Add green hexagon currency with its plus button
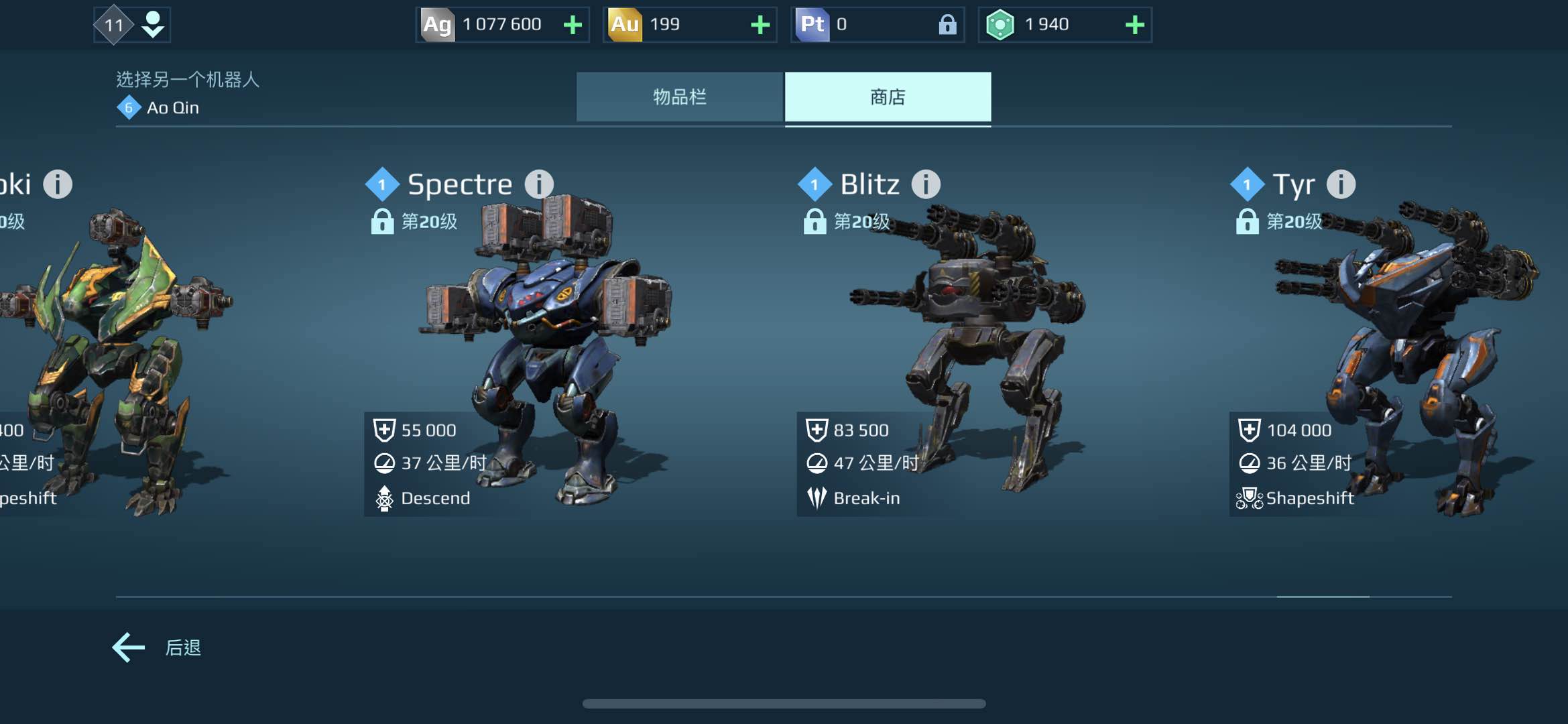This screenshot has width=1568, height=724. (x=1134, y=25)
